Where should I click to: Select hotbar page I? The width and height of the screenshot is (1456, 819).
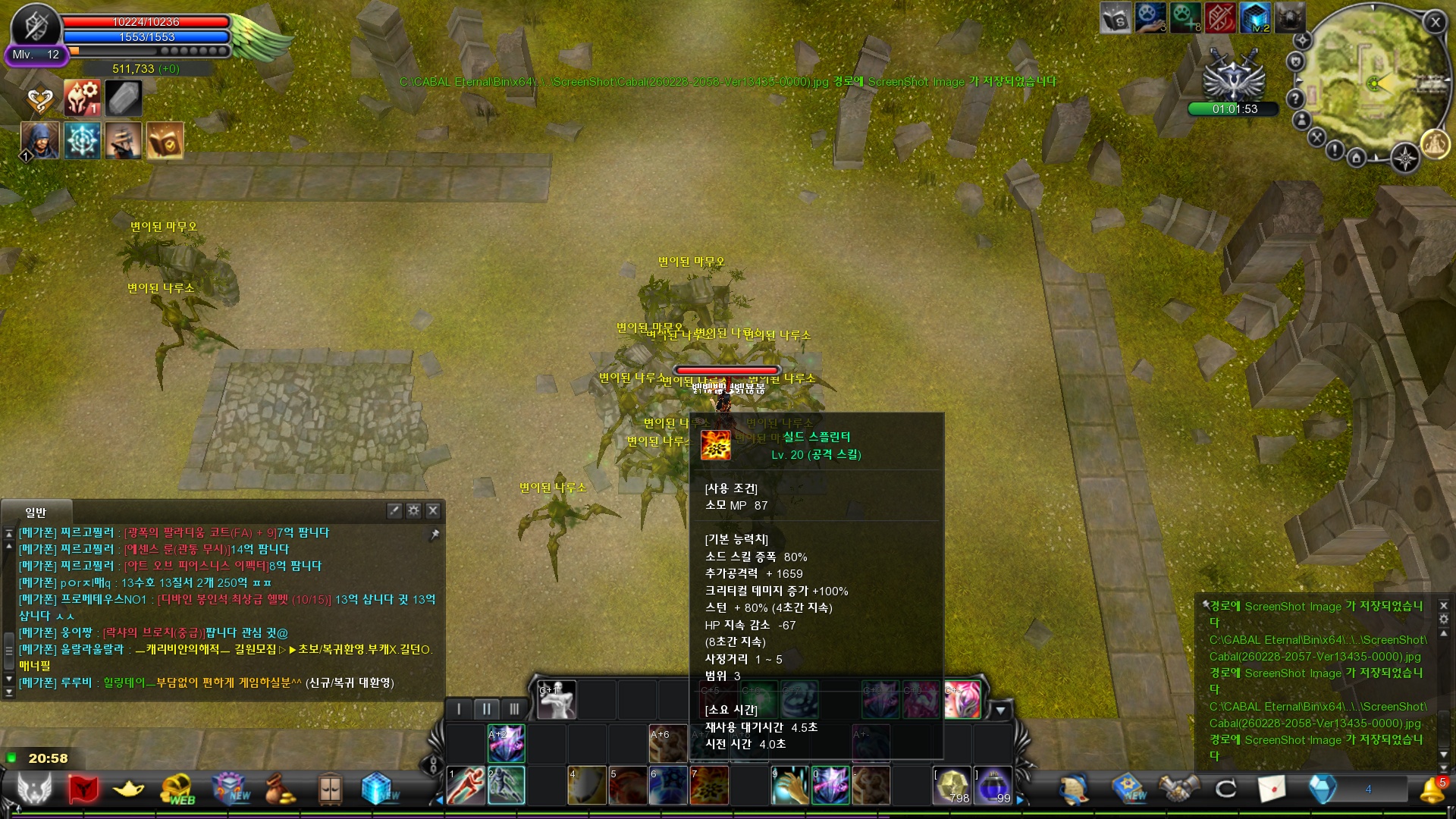[459, 709]
